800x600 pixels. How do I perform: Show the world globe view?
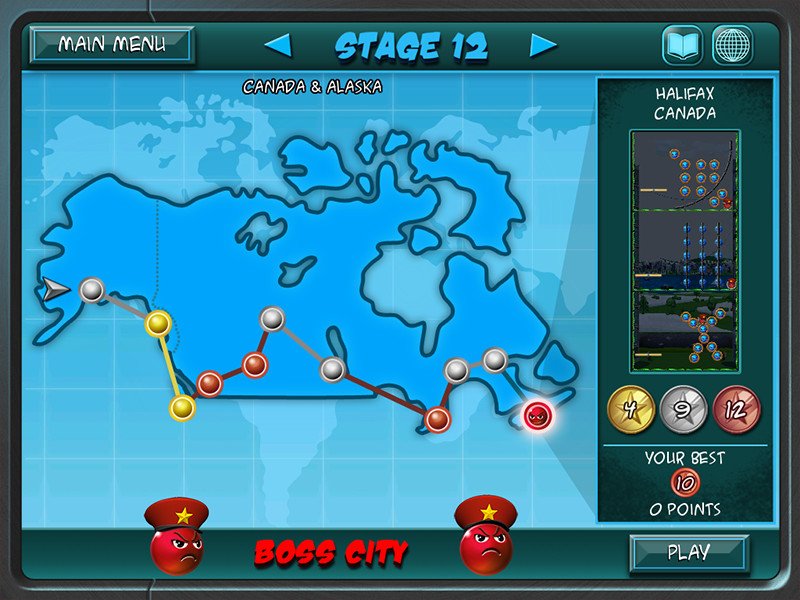pos(732,45)
